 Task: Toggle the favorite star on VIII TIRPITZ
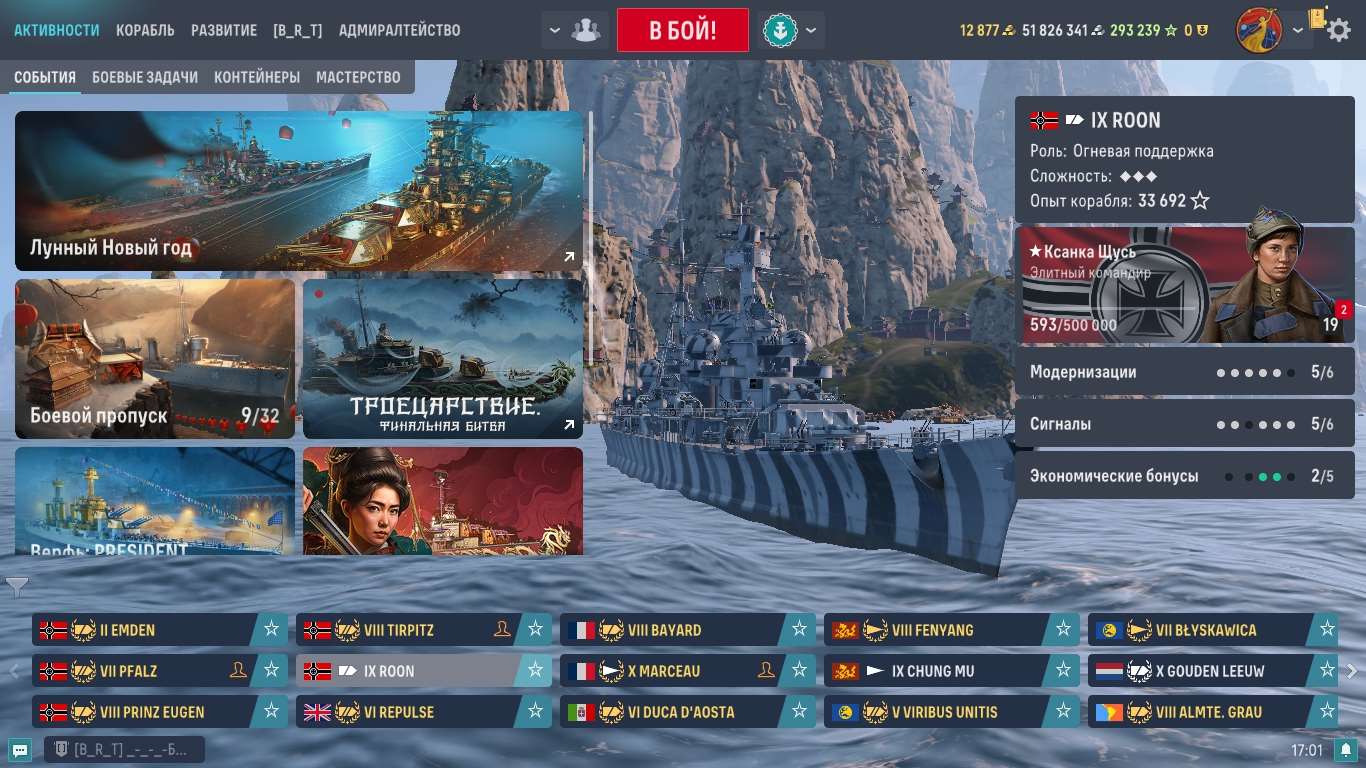536,630
